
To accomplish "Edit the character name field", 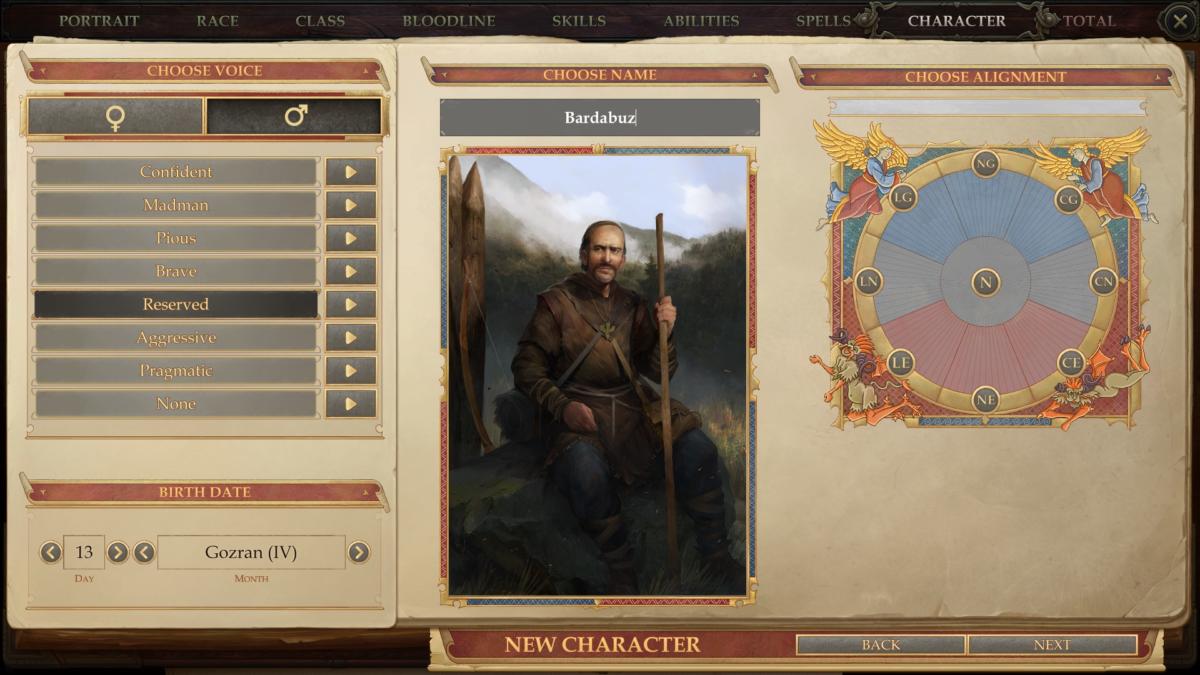I will [599, 118].
